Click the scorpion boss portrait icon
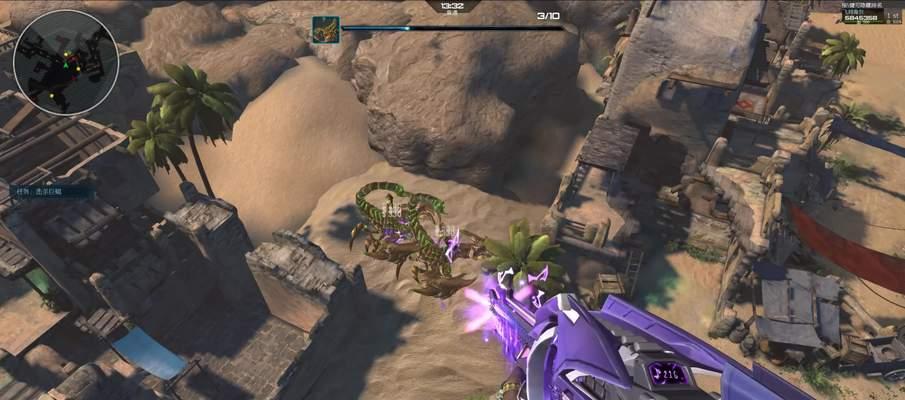This screenshot has height=400, width=905. (x=326, y=29)
